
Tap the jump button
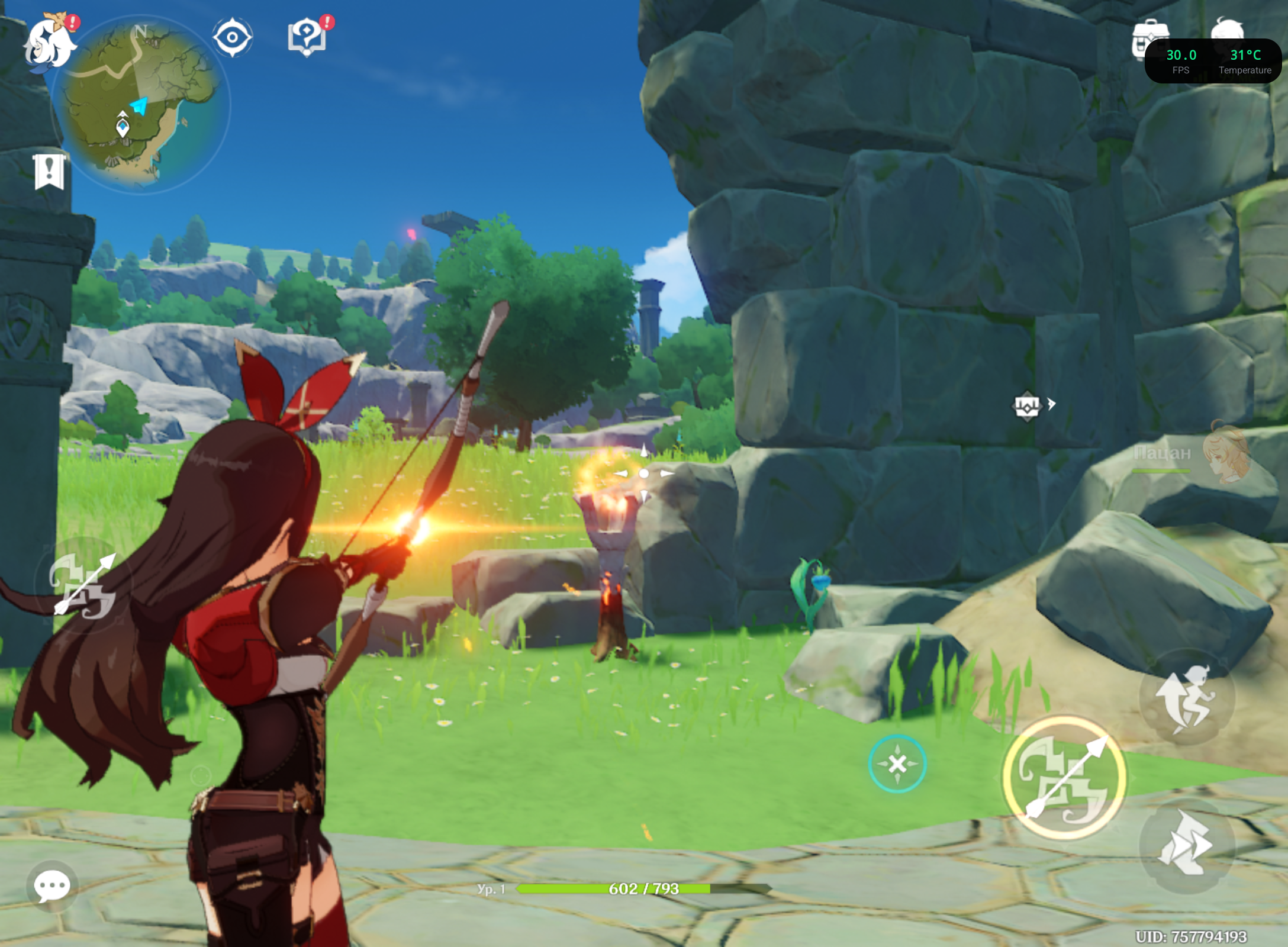click(1187, 697)
